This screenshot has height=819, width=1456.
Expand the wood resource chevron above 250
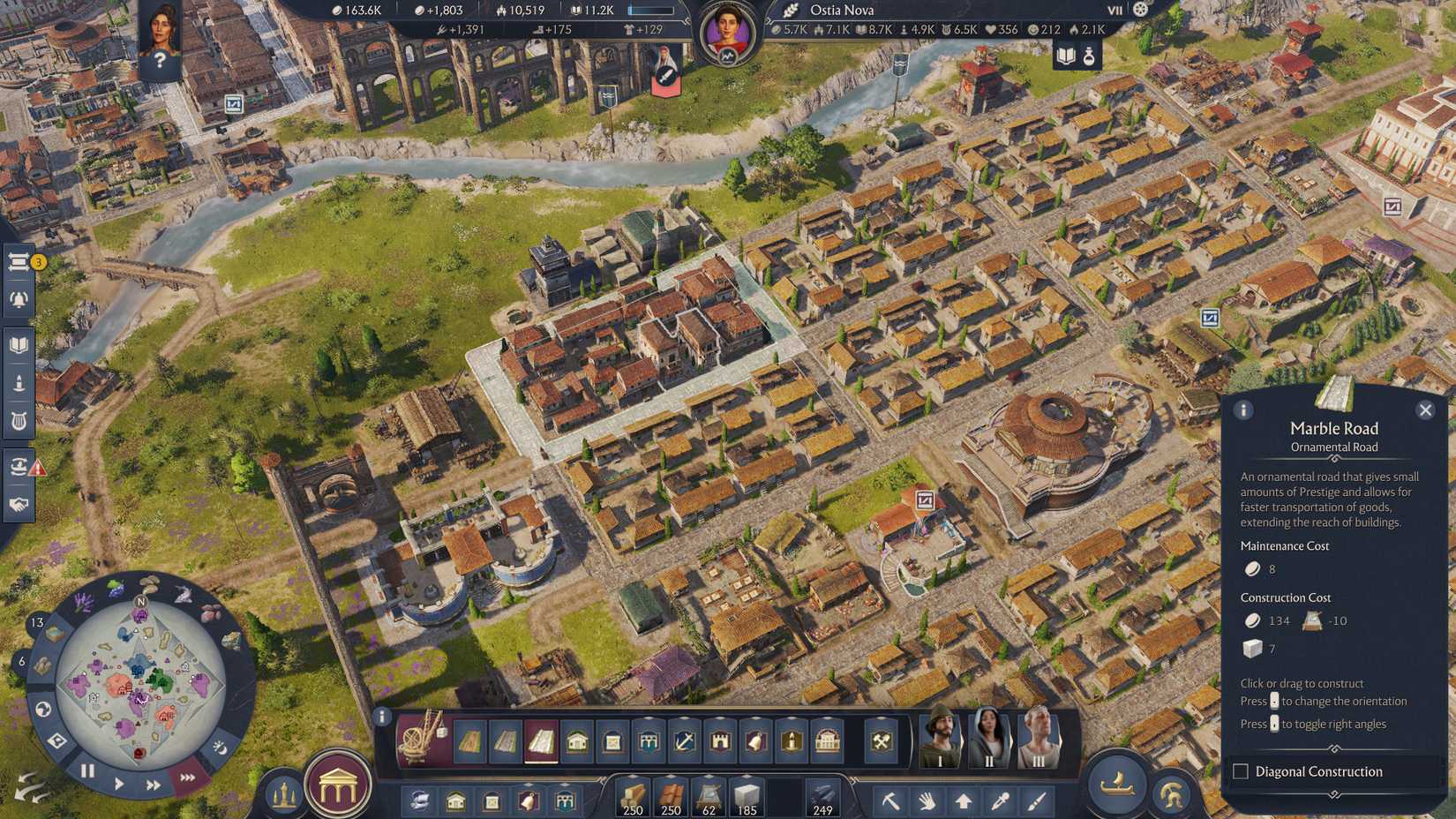[633, 775]
